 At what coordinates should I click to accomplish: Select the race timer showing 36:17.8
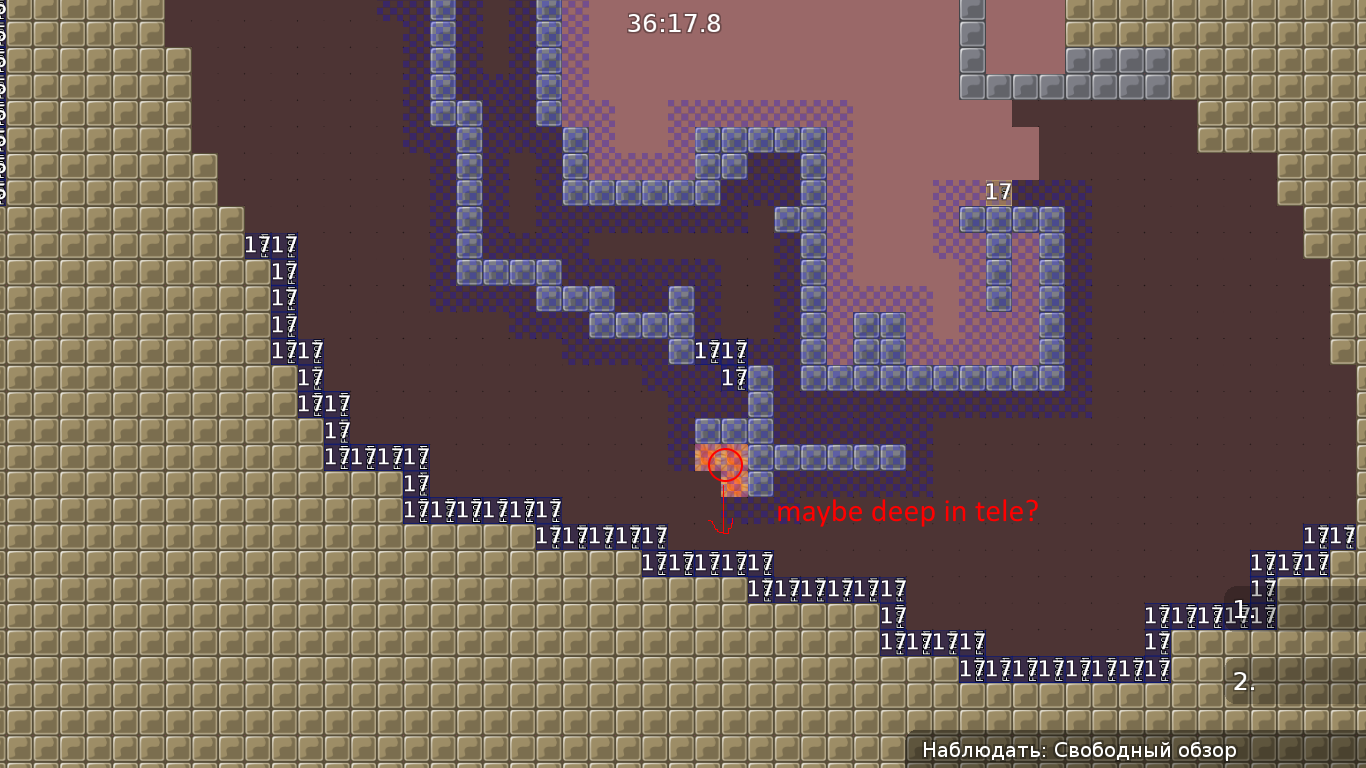[674, 25]
